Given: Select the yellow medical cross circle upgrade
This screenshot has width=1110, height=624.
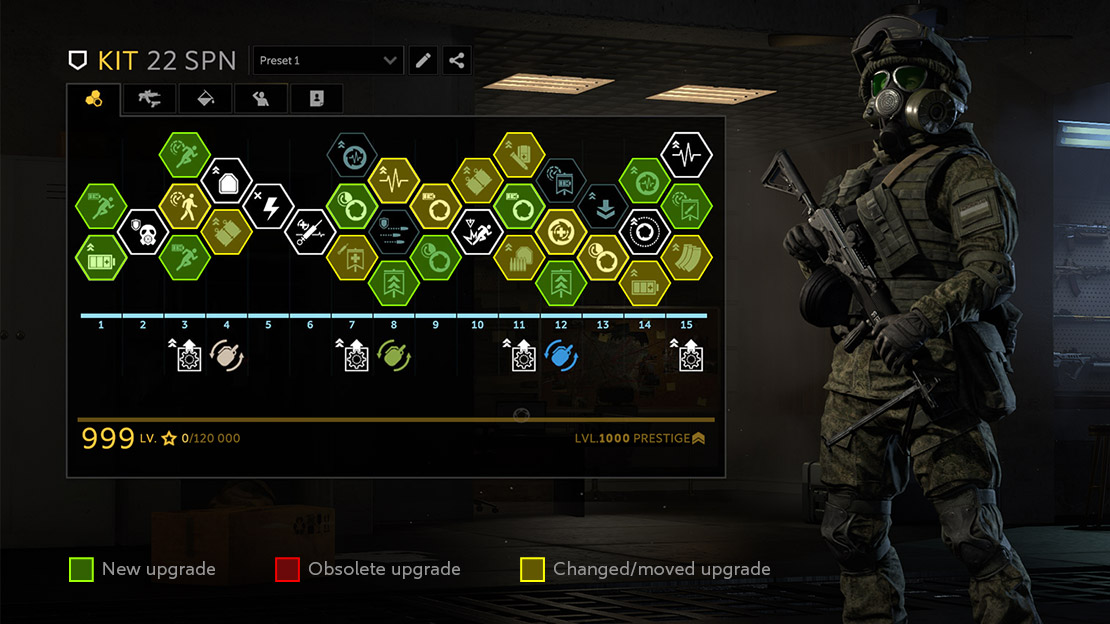Looking at the screenshot, I should (x=561, y=232).
